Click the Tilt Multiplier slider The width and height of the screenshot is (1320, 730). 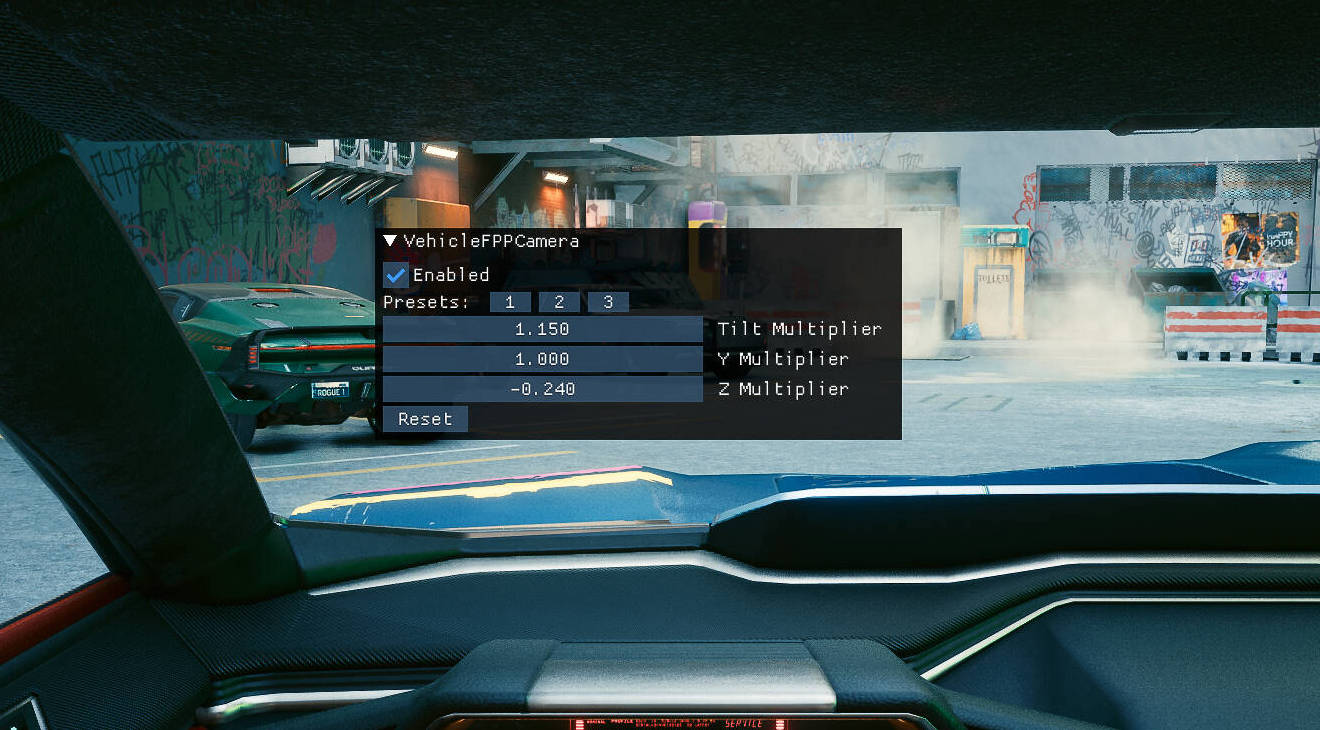point(542,329)
